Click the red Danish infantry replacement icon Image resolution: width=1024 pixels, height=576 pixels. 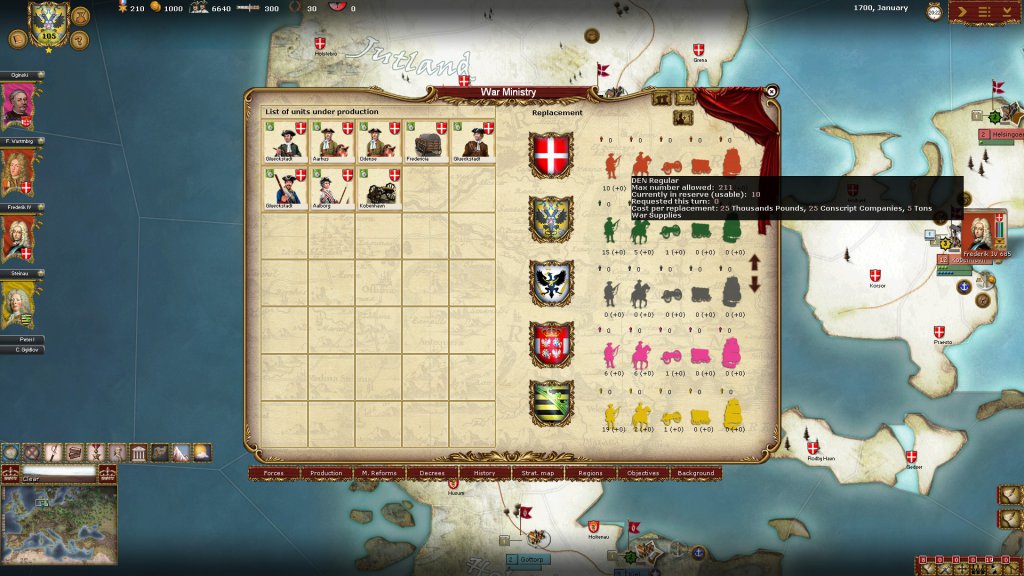[611, 162]
